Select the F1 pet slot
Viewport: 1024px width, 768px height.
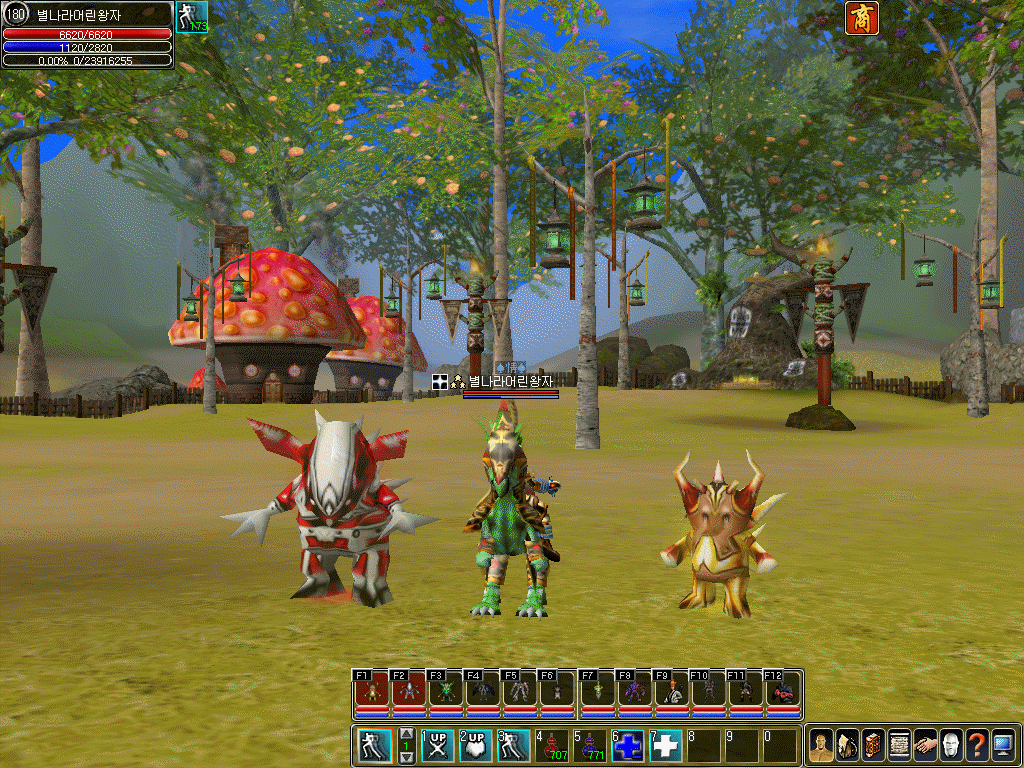click(371, 692)
